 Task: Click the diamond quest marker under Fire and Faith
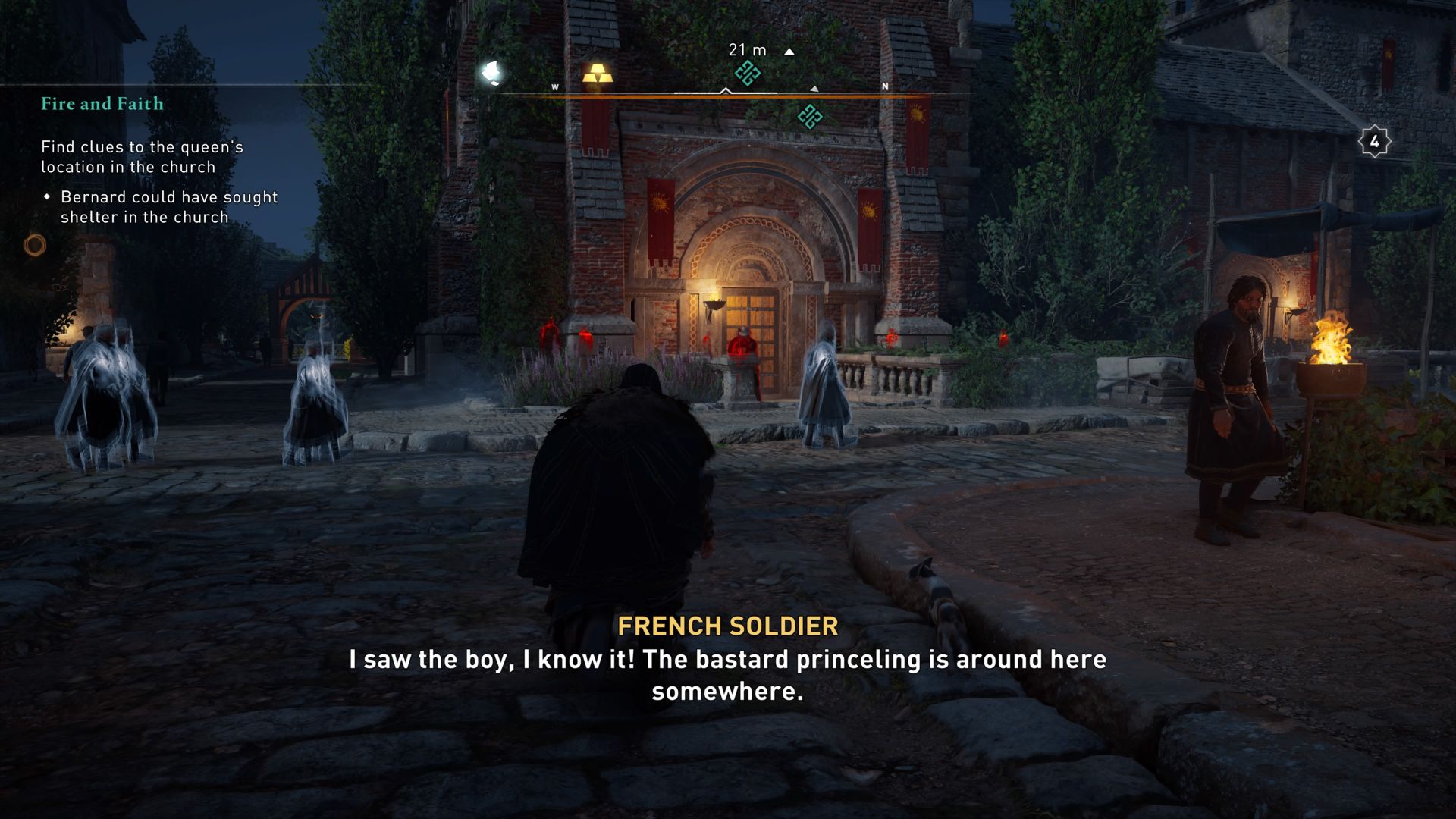49,196
